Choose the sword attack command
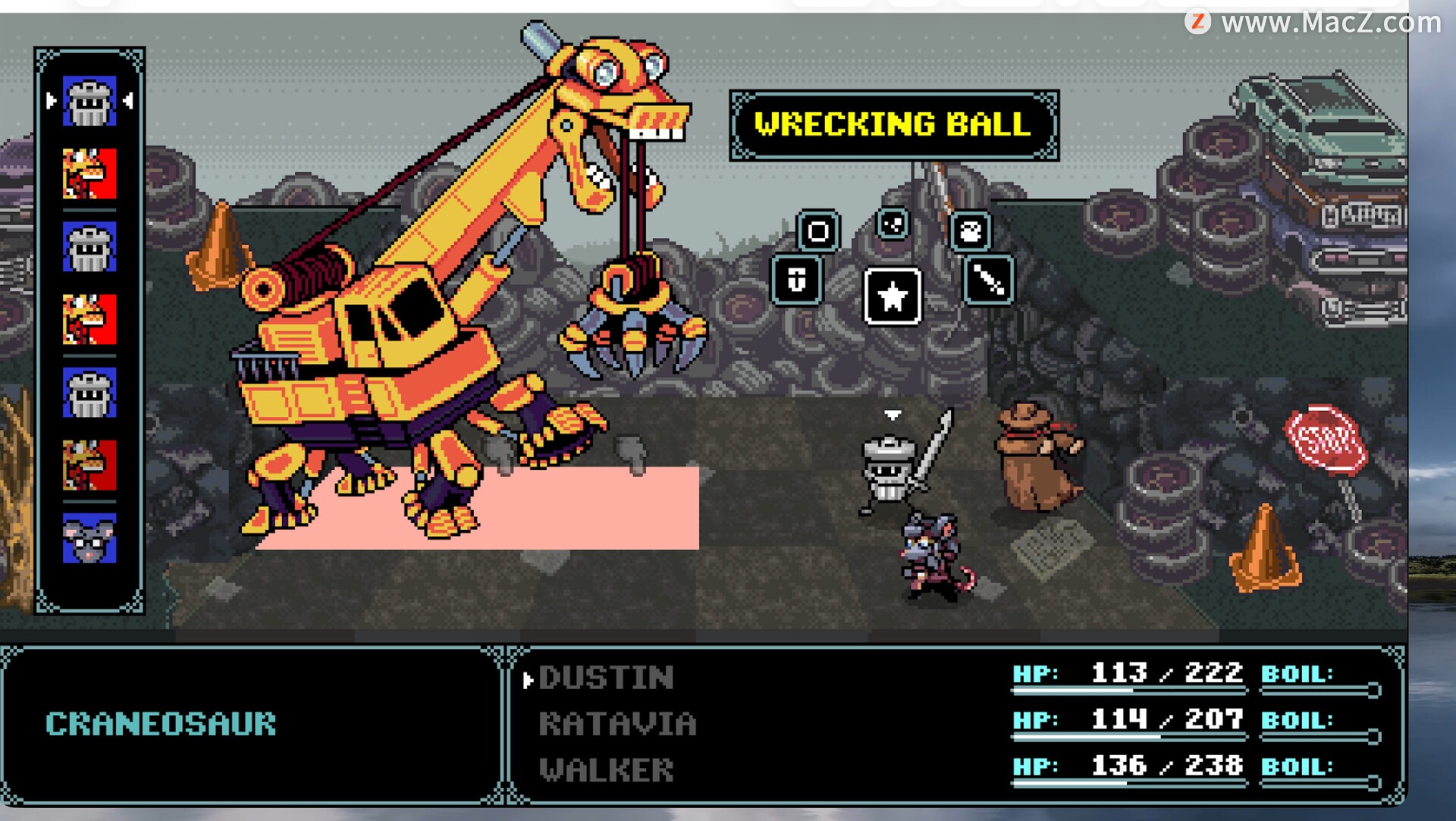The image size is (1456, 821). (x=988, y=280)
